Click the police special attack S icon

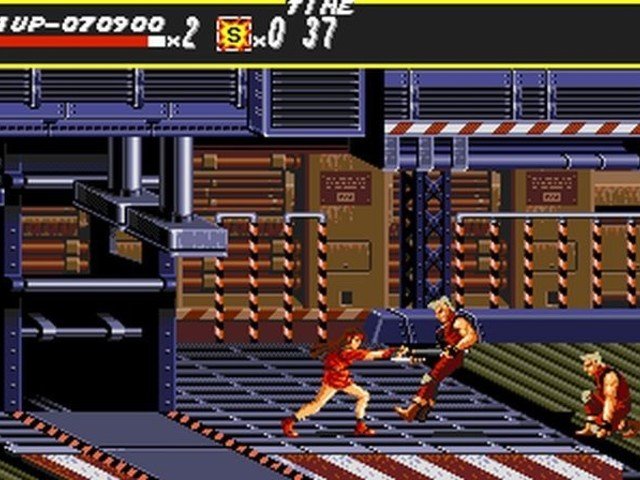click(233, 34)
